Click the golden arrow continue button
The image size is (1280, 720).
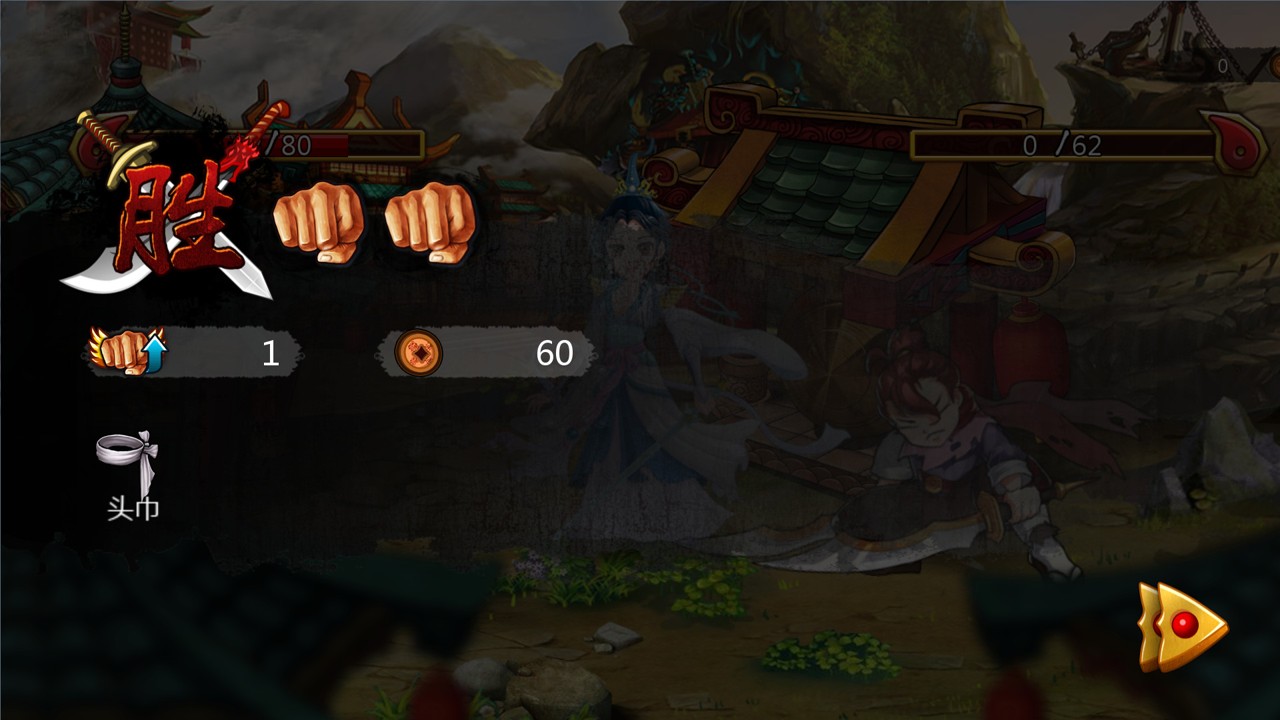pyautogui.click(x=1183, y=626)
